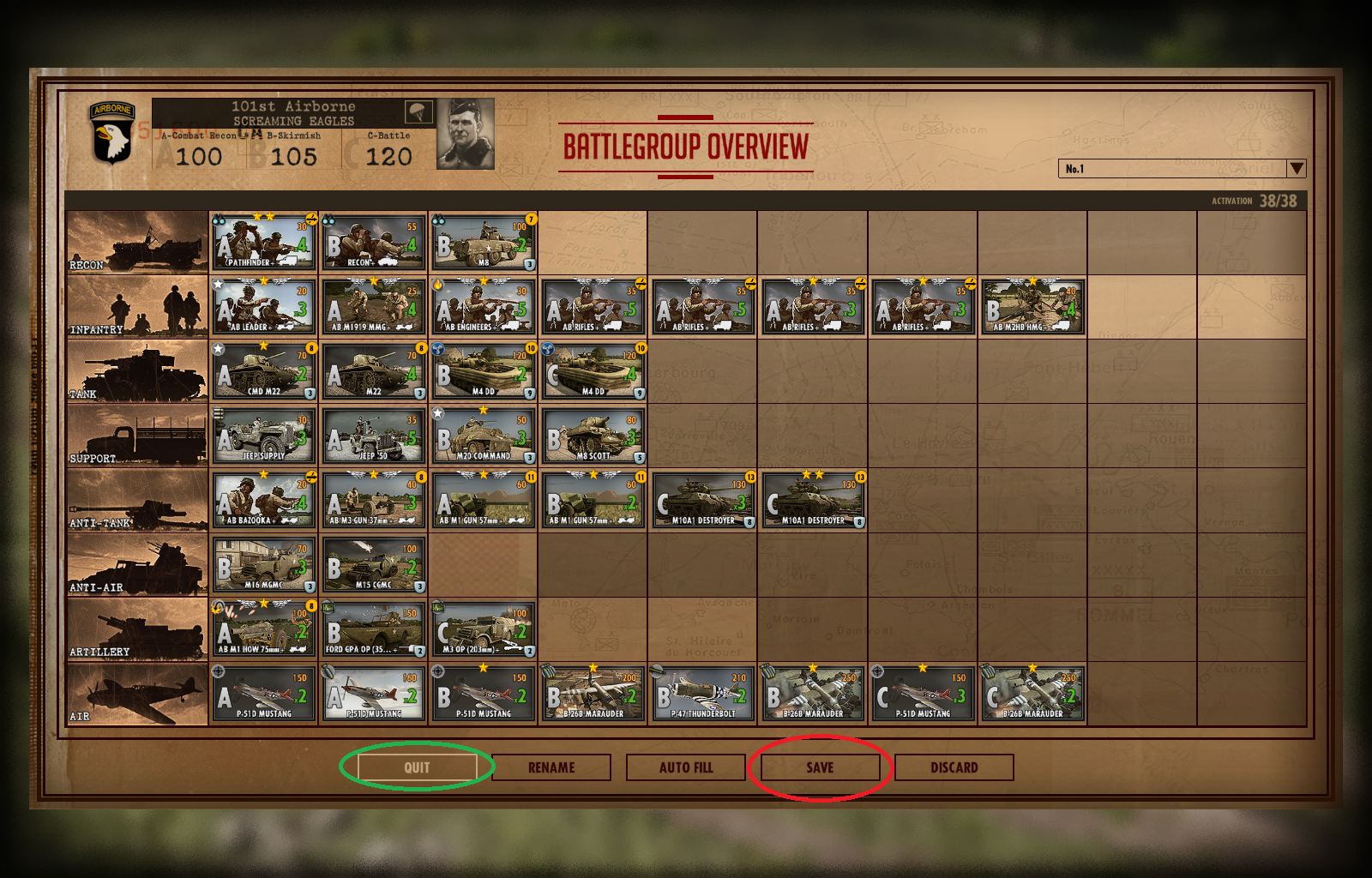Choose the AB Leader infantry card
Viewport: 1372px width, 878px height.
[x=264, y=307]
